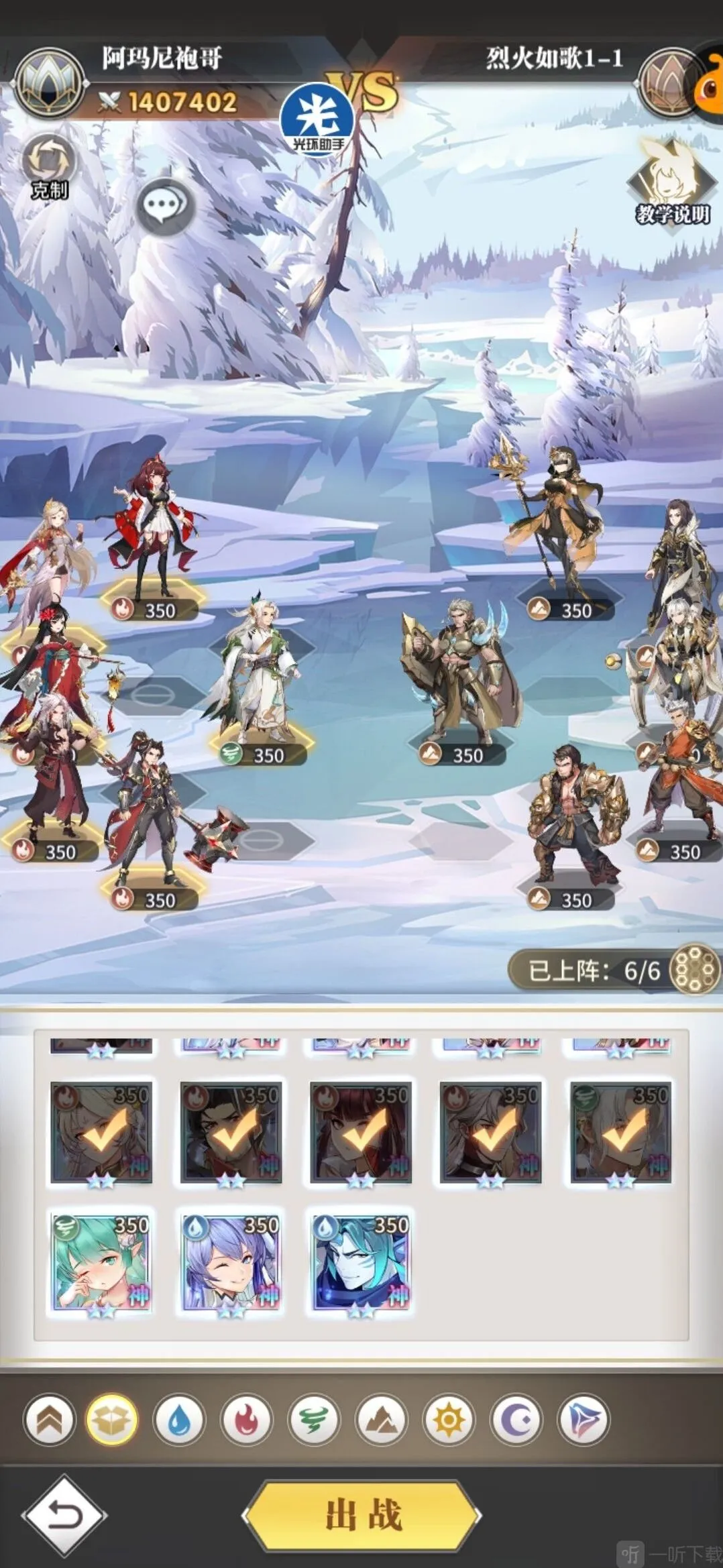
Task: Select the box-icon all heroes filter
Action: [111, 1420]
